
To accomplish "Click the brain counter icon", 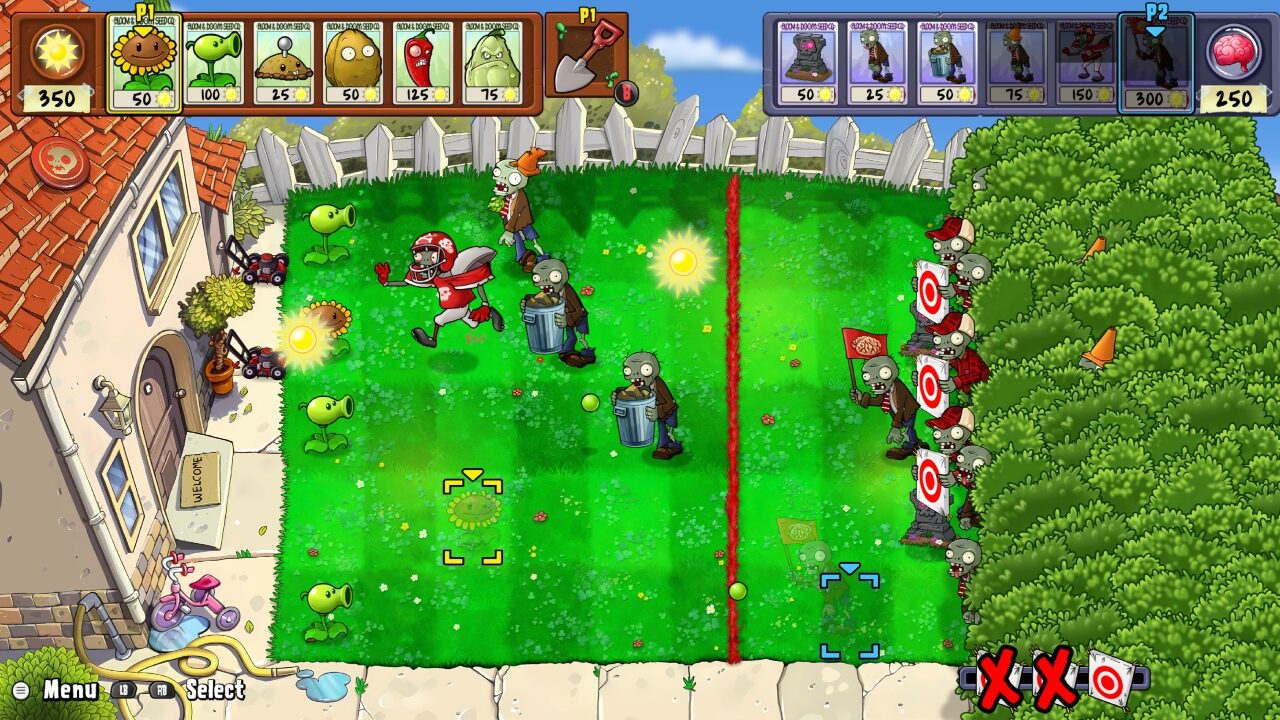I will coord(1233,50).
